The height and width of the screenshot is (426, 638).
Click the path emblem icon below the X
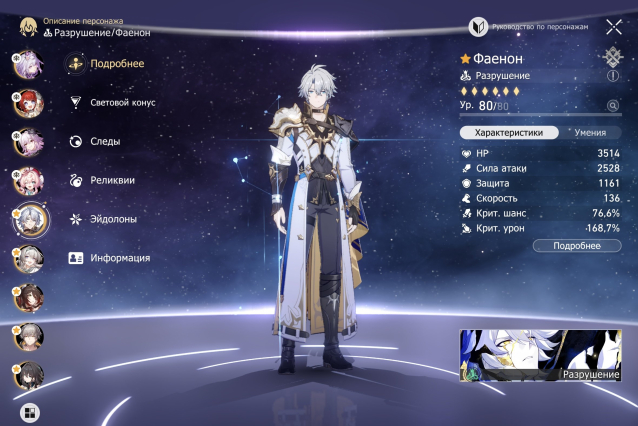point(612,57)
